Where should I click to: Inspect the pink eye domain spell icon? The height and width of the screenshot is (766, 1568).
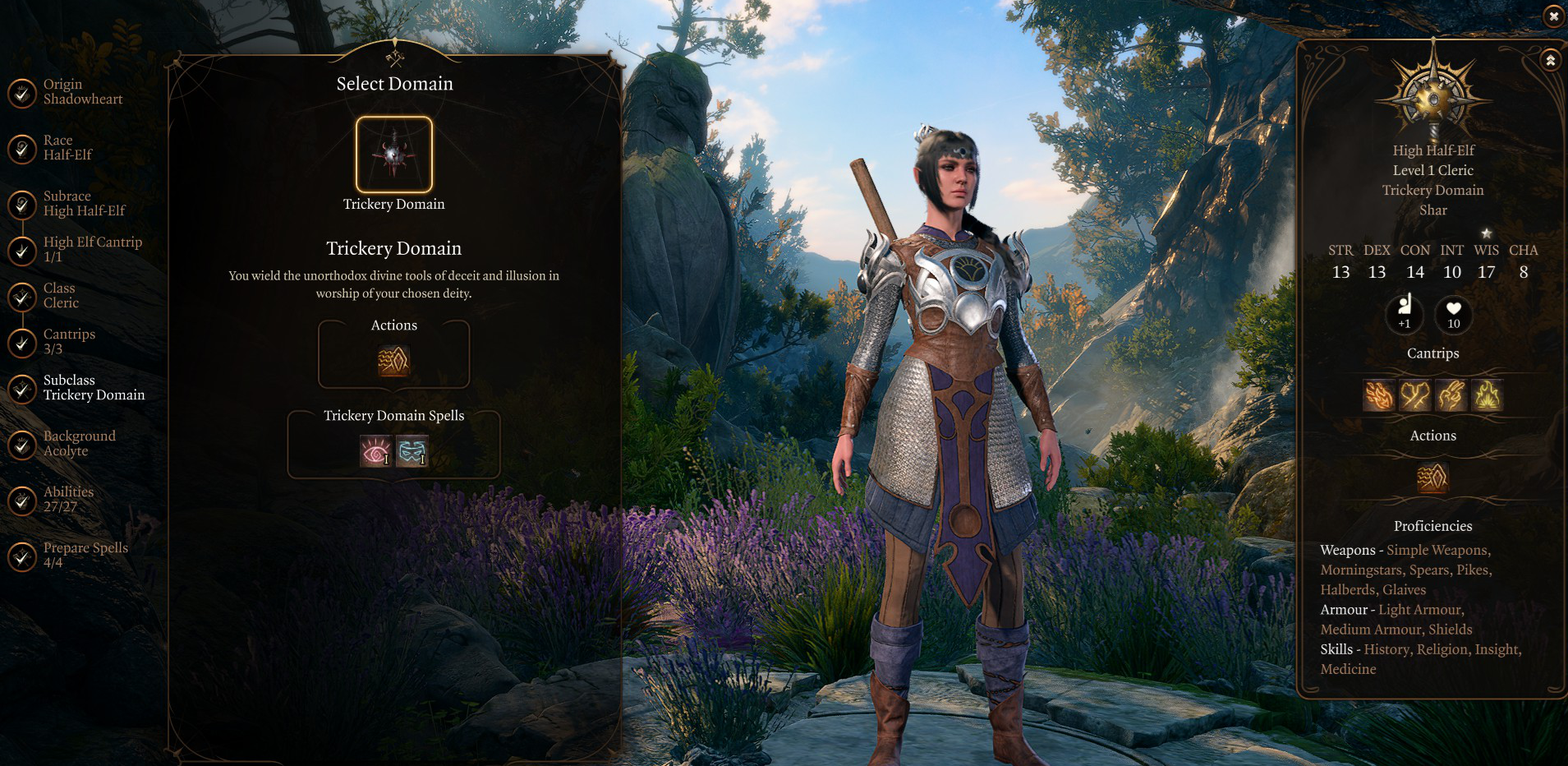(x=375, y=451)
